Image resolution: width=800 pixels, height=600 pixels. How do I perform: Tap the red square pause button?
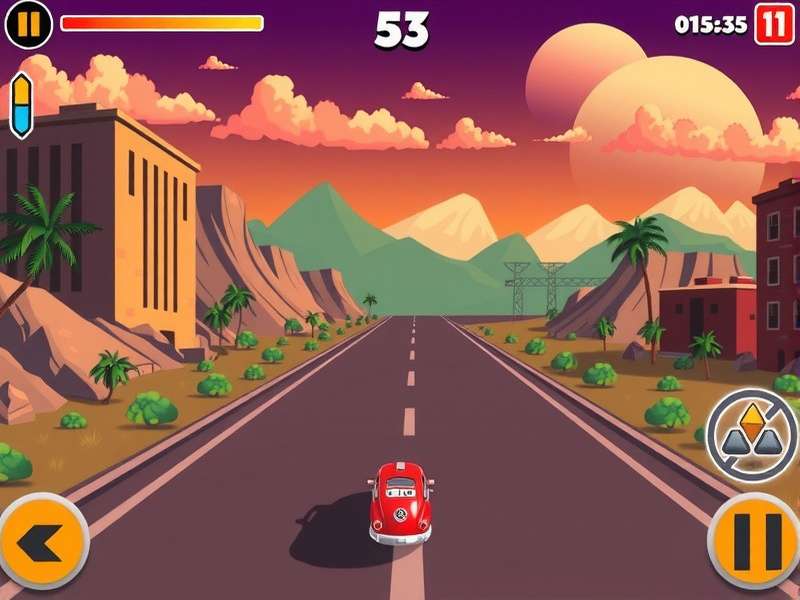click(x=773, y=24)
